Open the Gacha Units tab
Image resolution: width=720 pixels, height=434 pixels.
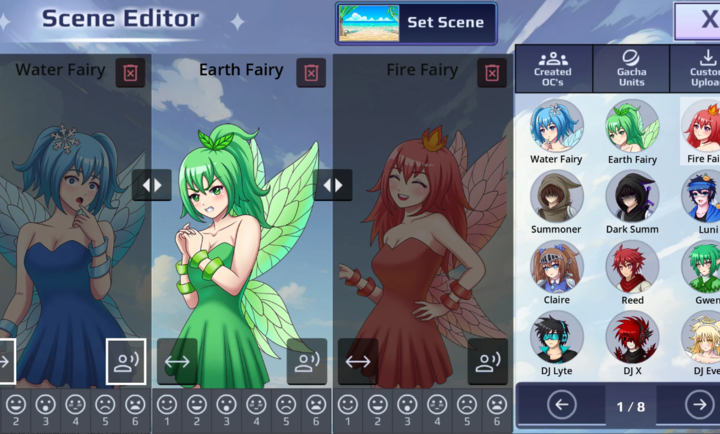click(632, 69)
